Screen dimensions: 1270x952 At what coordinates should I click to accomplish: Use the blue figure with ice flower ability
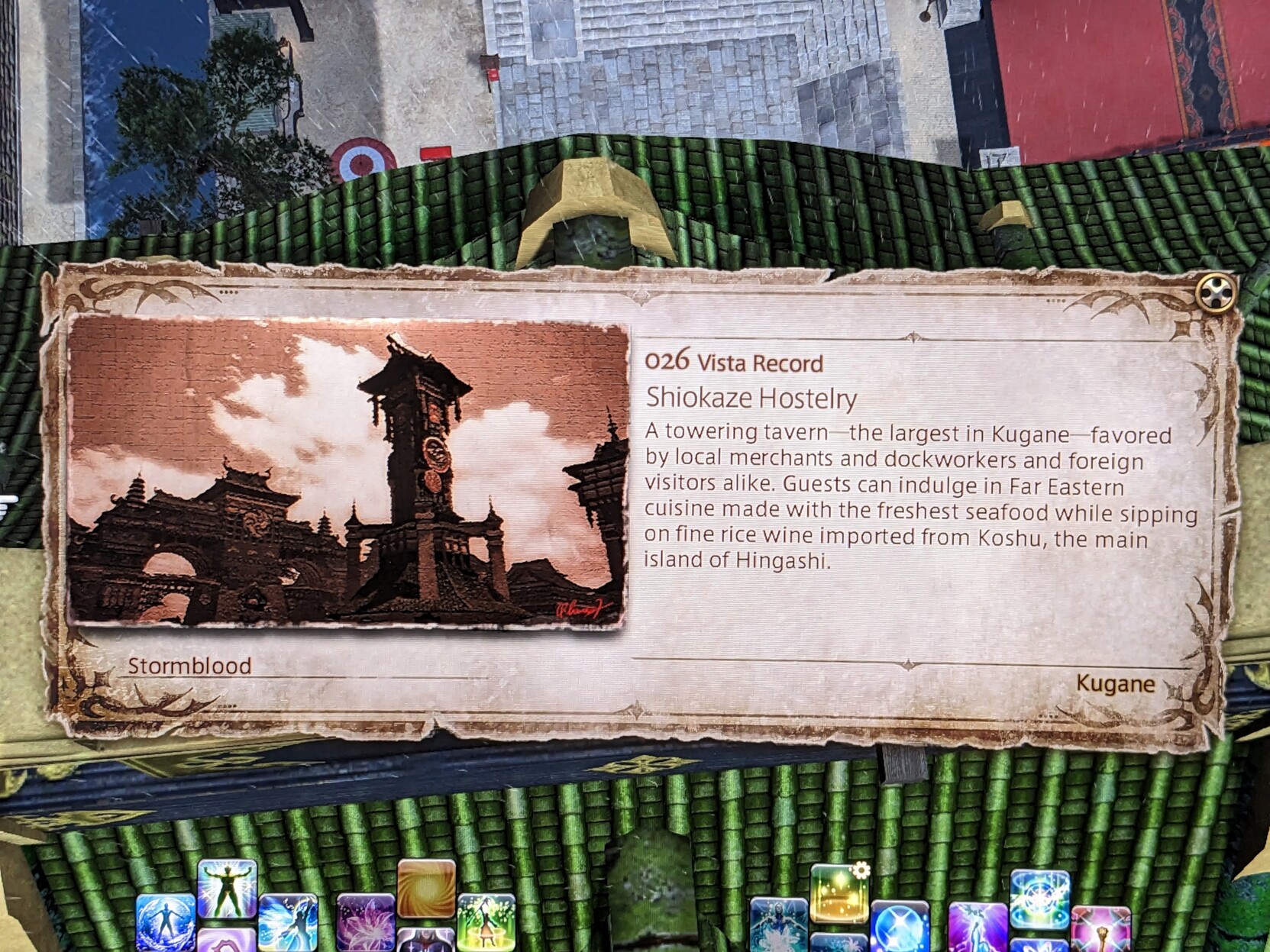click(778, 925)
